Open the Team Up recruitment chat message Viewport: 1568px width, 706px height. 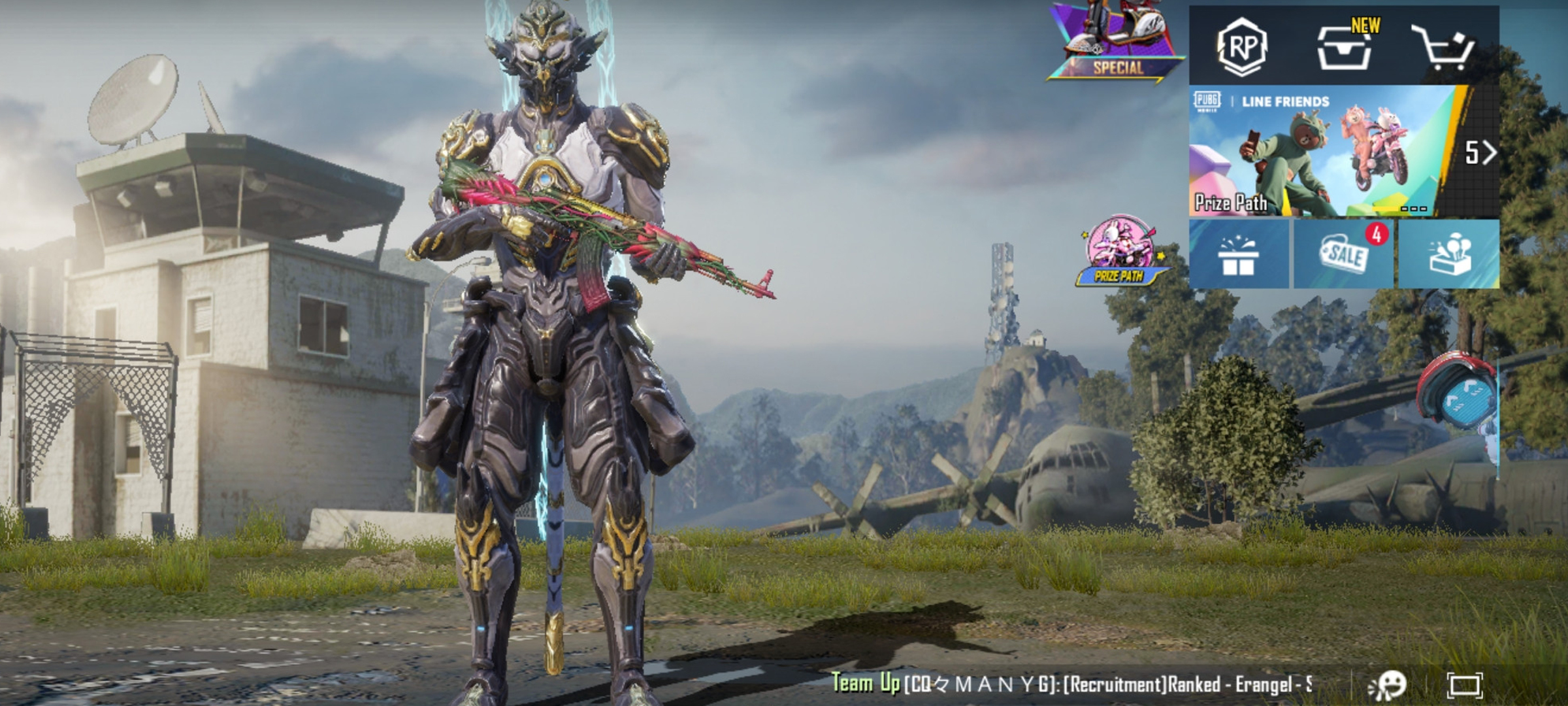pos(1071,684)
